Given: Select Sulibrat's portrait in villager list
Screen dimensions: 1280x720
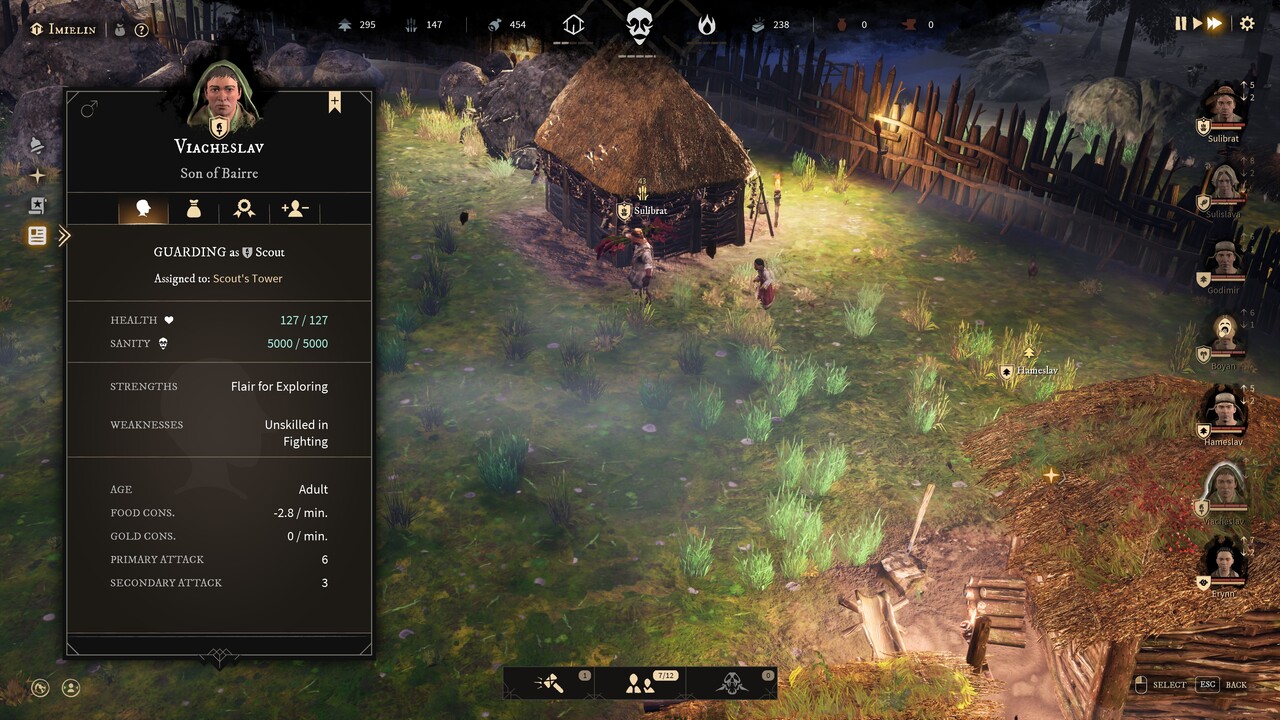Looking at the screenshot, I should 1223,106.
